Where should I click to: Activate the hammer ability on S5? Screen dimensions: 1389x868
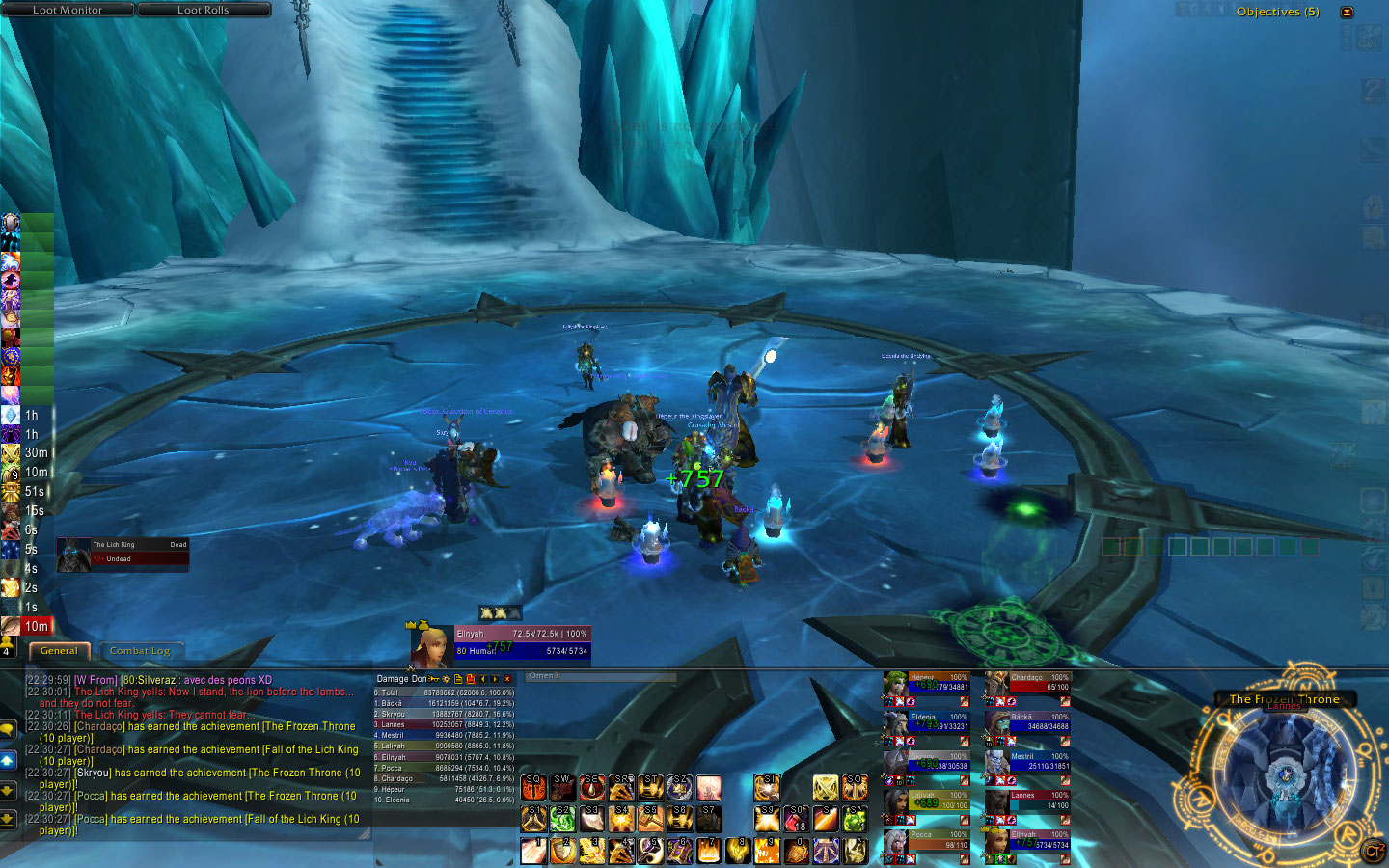pos(650,819)
